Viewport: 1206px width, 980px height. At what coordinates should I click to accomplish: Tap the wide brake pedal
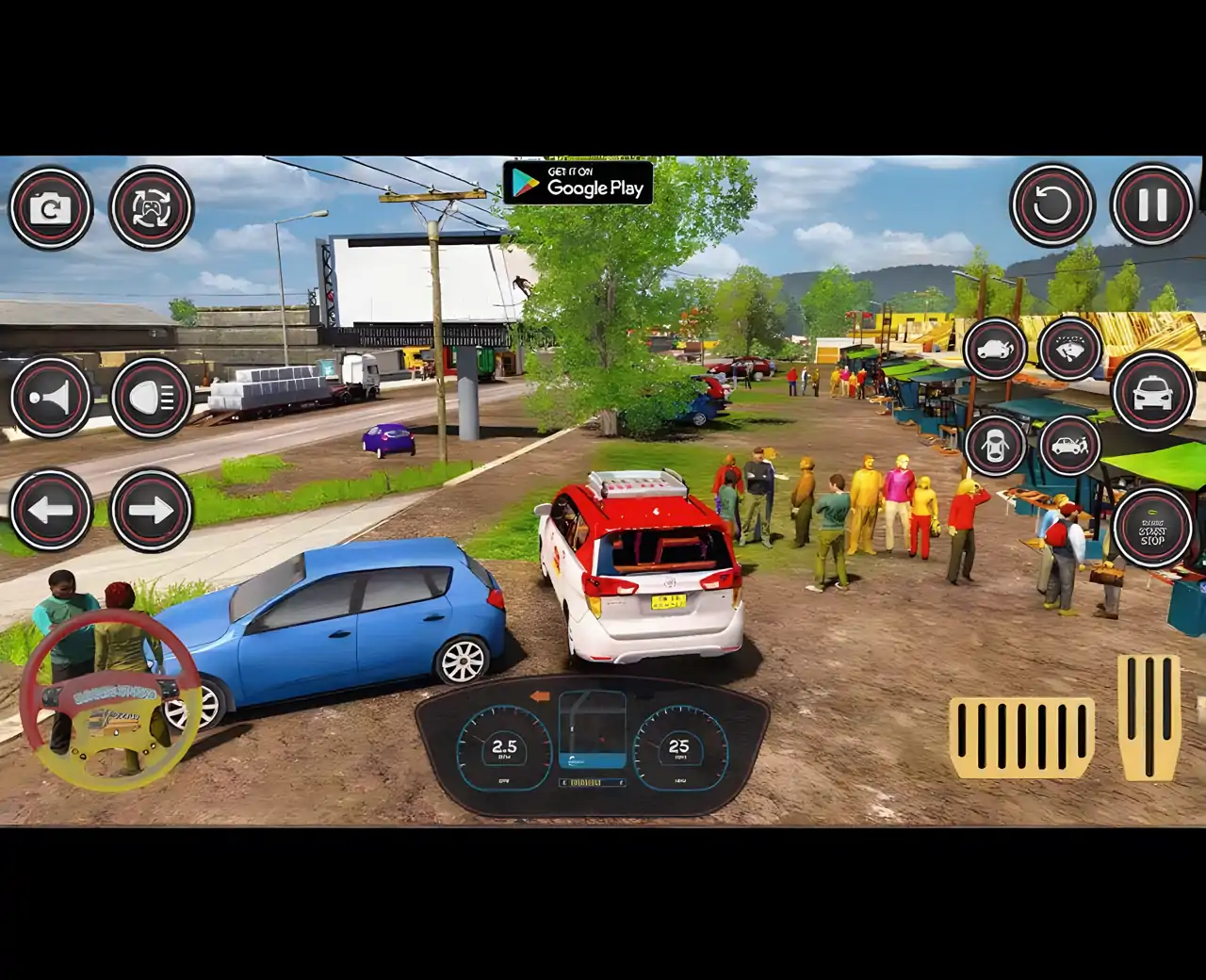[1021, 737]
